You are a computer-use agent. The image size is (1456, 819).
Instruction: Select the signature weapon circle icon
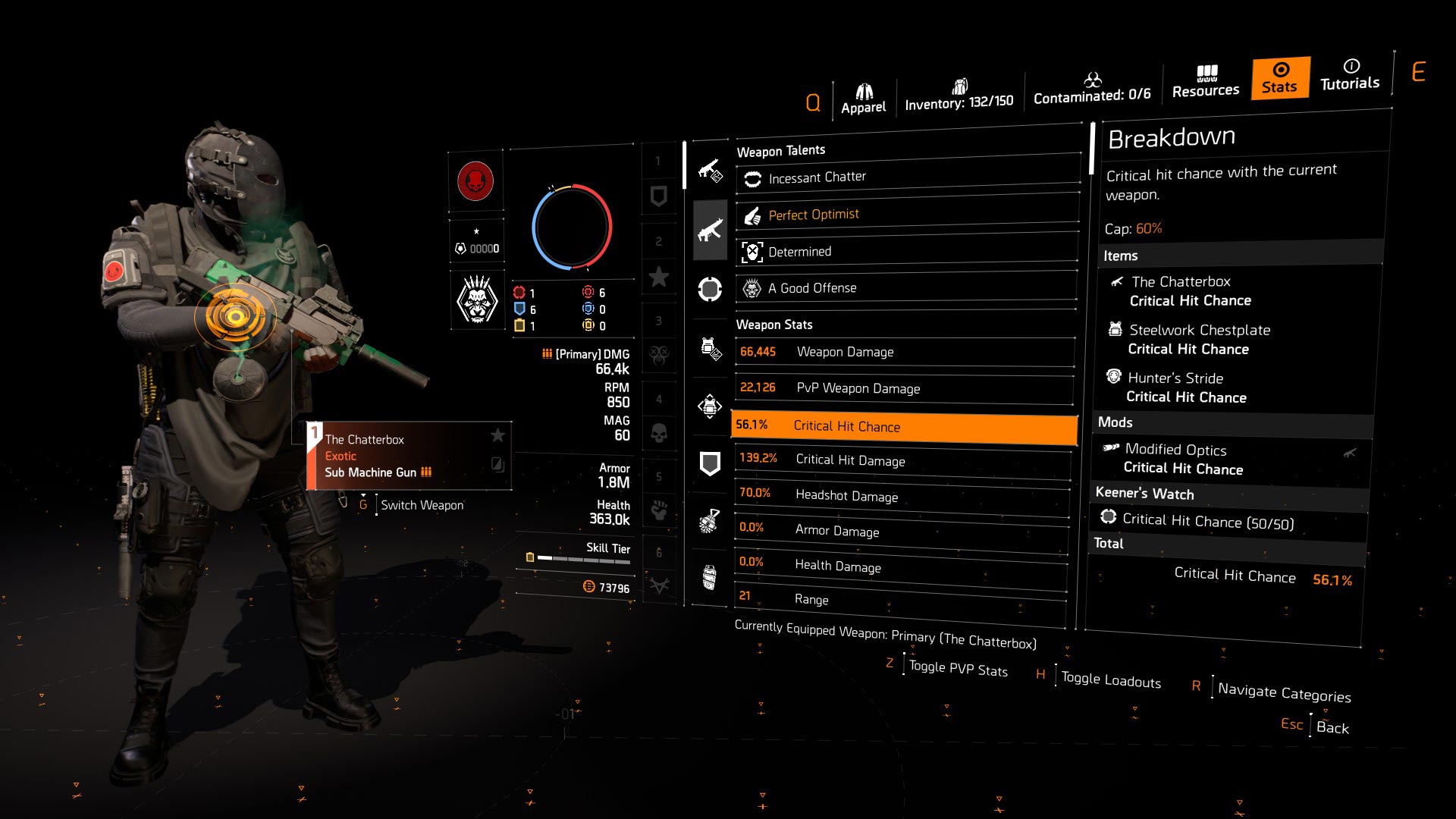709,288
